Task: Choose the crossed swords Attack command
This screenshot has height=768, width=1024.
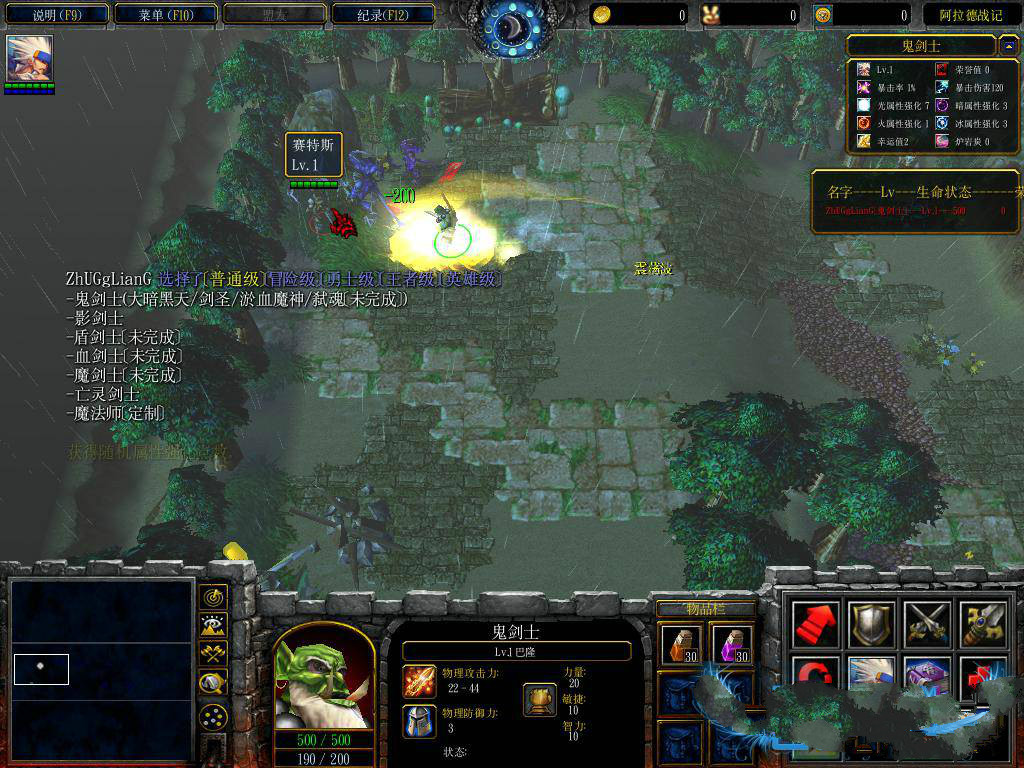Action: pos(924,625)
